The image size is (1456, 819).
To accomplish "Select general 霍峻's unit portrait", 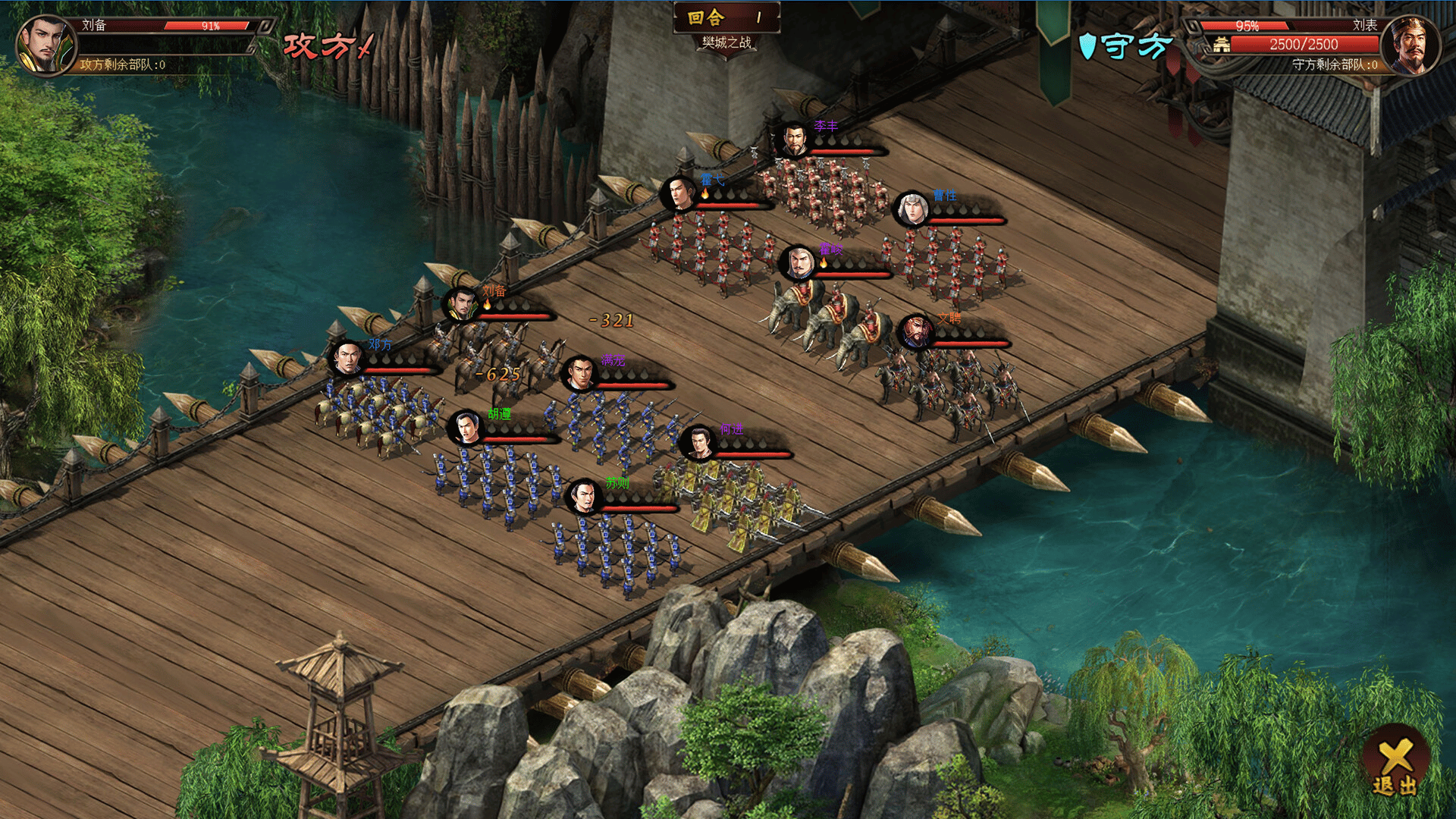I will pos(797,262).
